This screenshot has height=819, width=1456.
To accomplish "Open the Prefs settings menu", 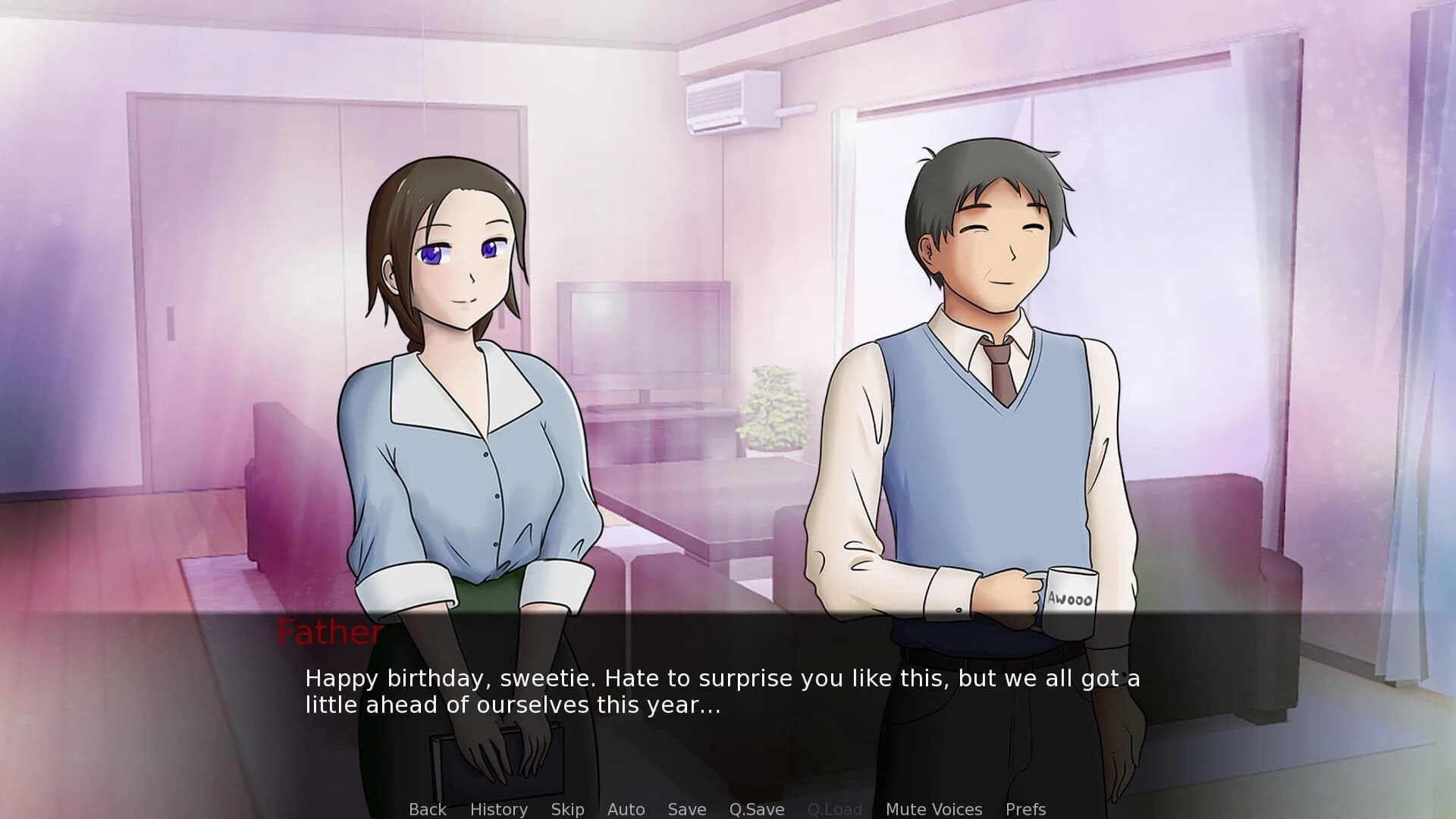I will tap(1025, 809).
